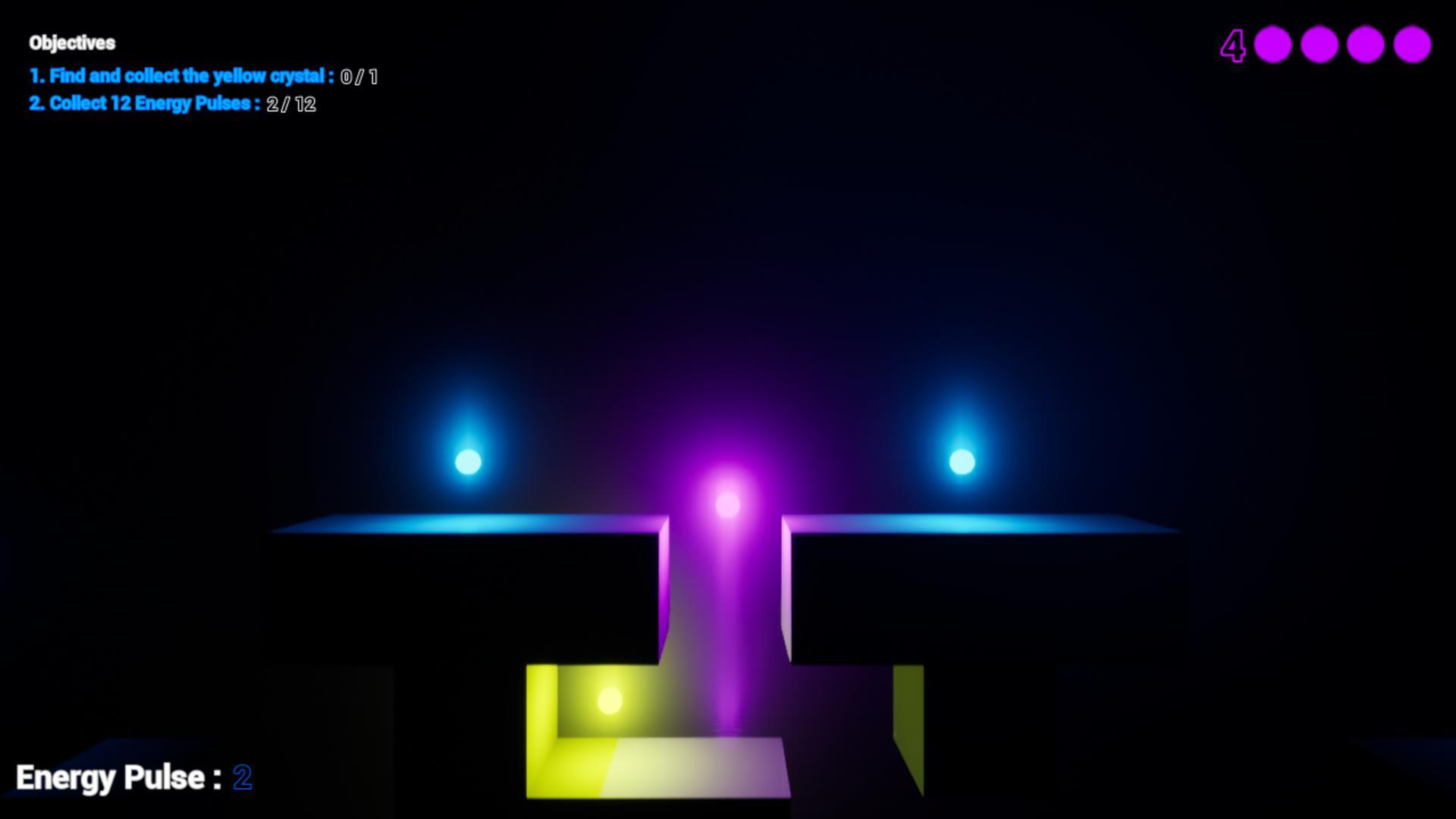This screenshot has width=1456, height=819.
Task: Select the yellow crystal orb in the pit
Action: point(611,701)
